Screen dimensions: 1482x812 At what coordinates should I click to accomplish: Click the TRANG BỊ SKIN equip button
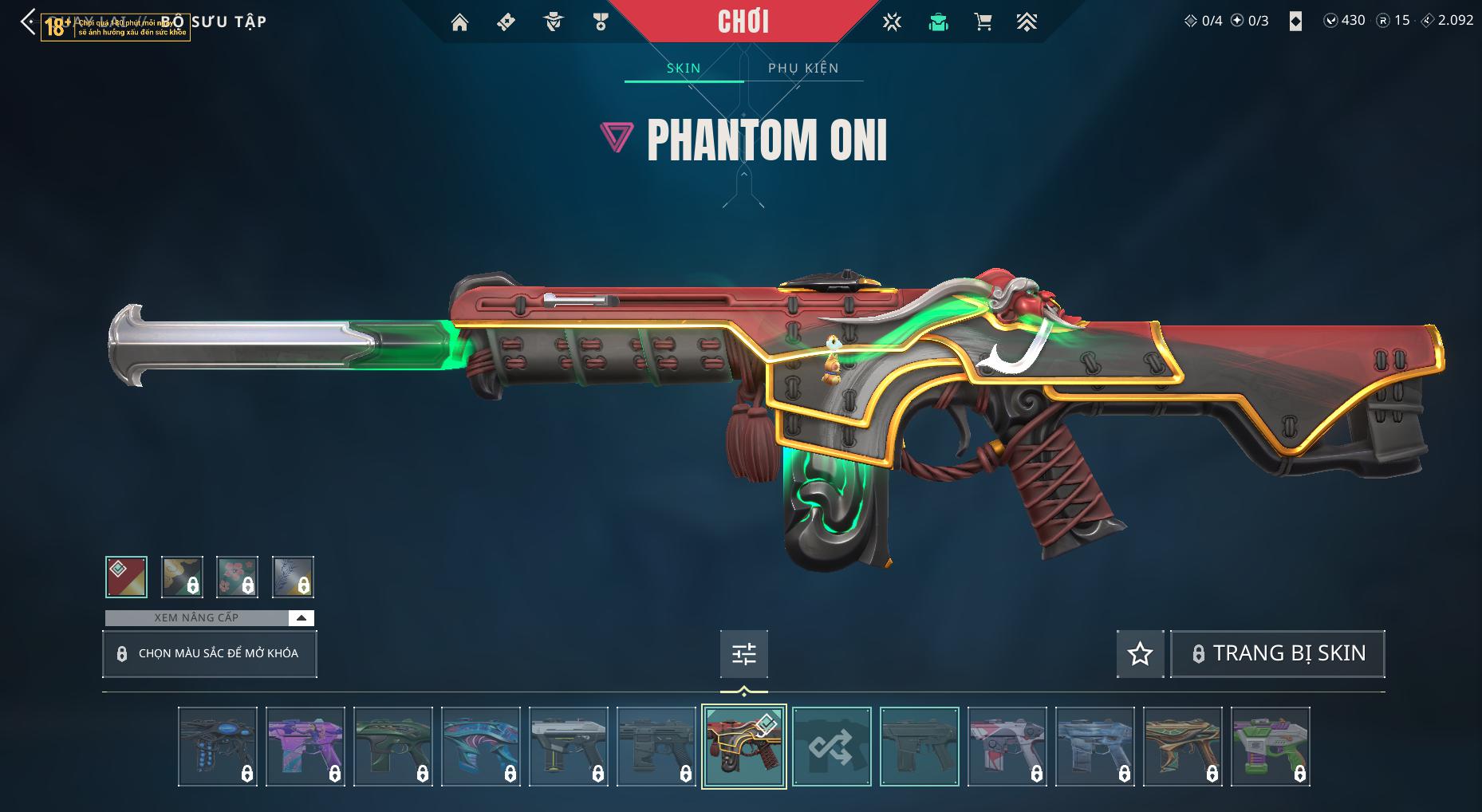1277,654
